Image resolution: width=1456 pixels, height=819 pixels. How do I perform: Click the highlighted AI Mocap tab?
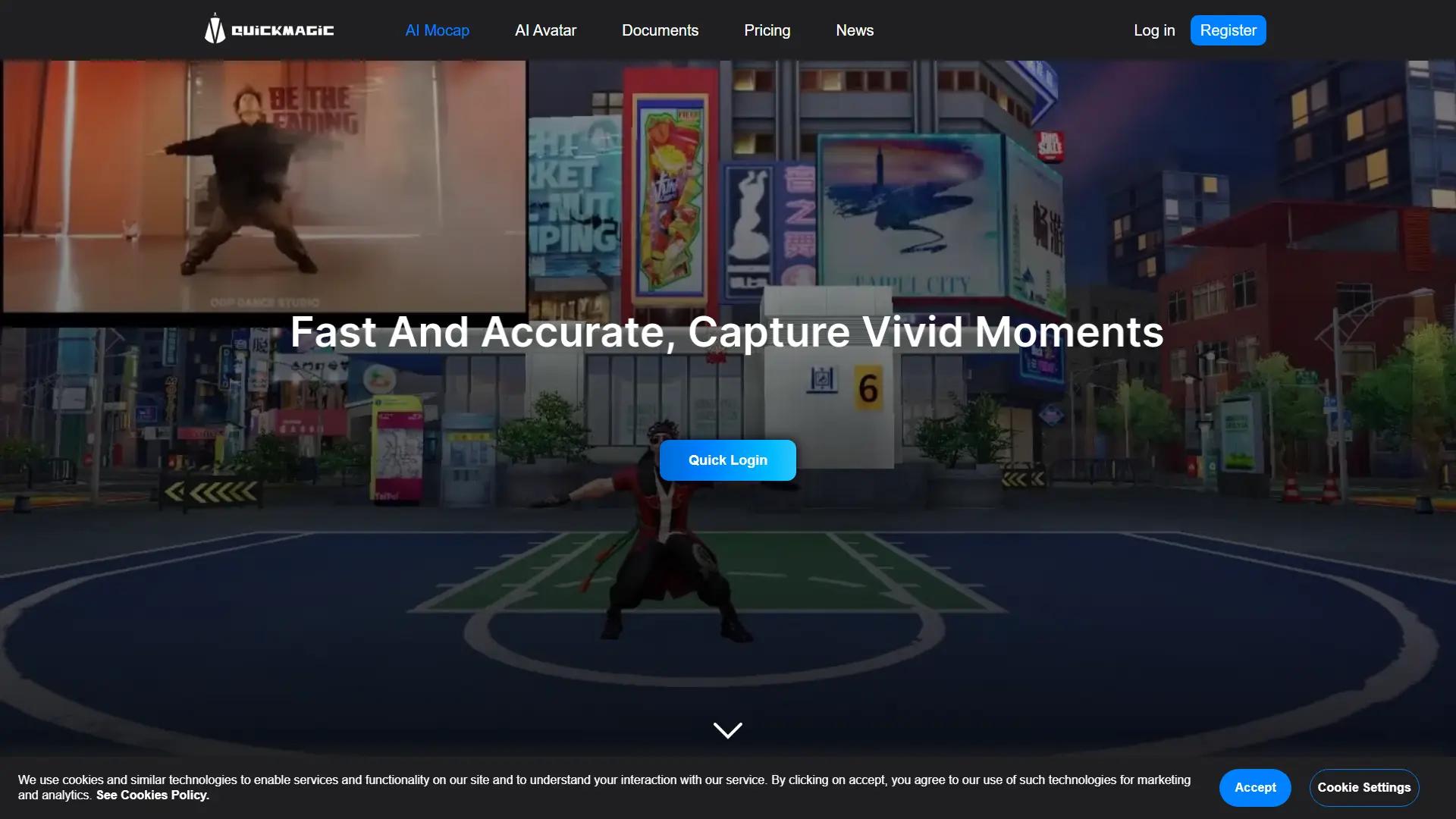(437, 30)
